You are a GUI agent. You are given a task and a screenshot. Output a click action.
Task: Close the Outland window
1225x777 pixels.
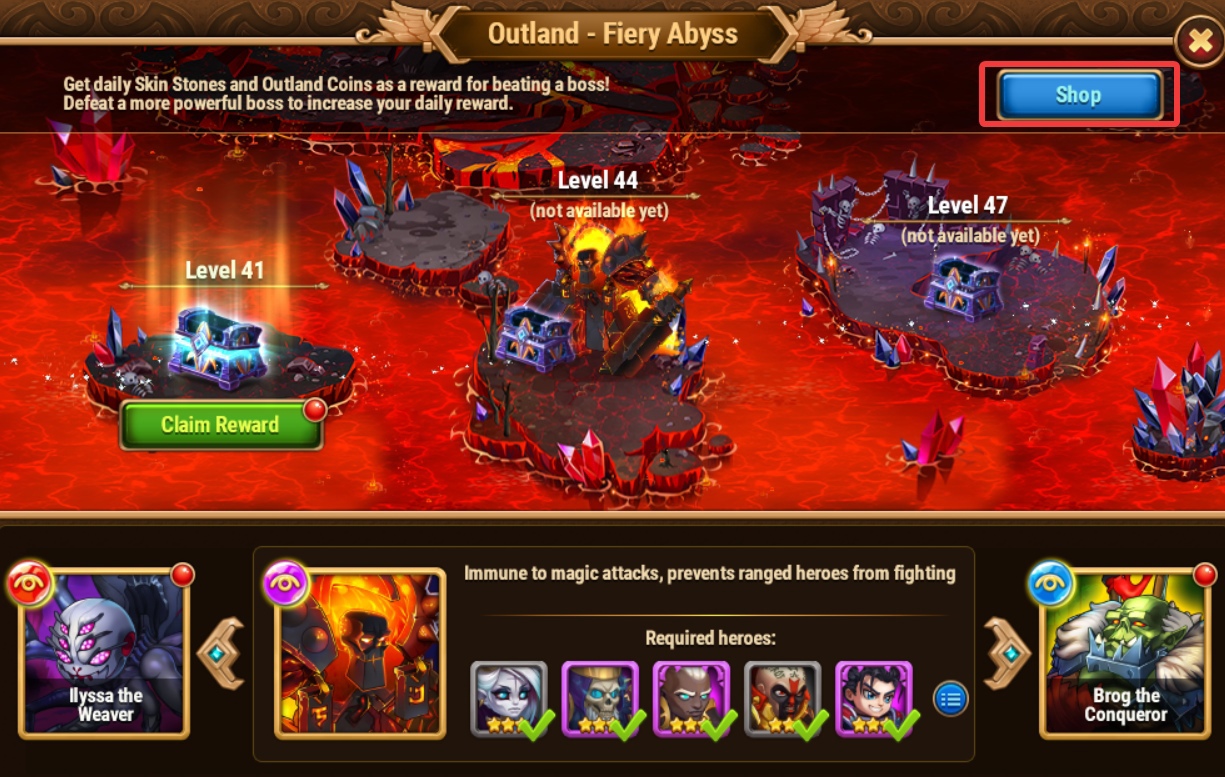[x=1198, y=42]
